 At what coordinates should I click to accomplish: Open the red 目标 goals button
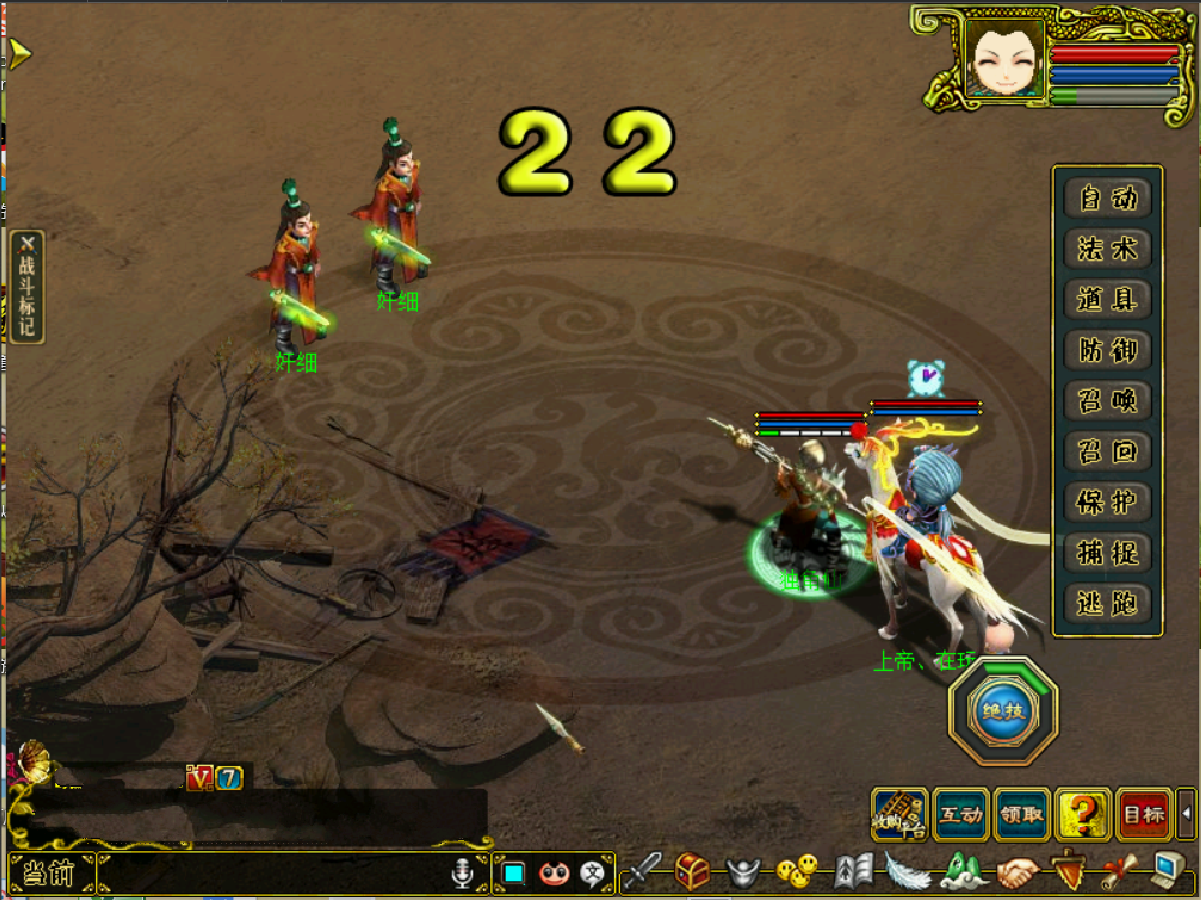click(1143, 815)
